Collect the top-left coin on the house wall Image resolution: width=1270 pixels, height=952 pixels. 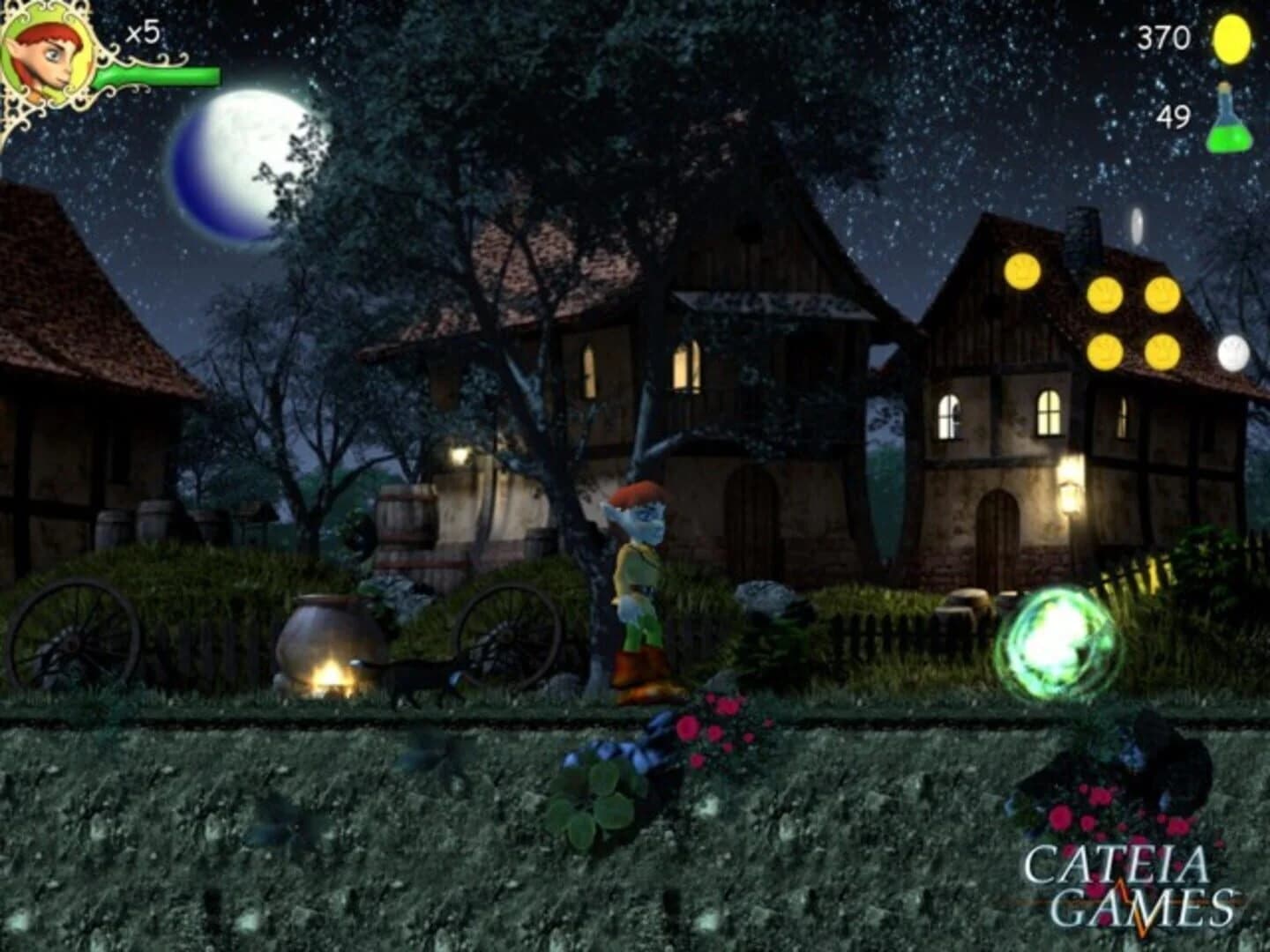(x=1023, y=269)
